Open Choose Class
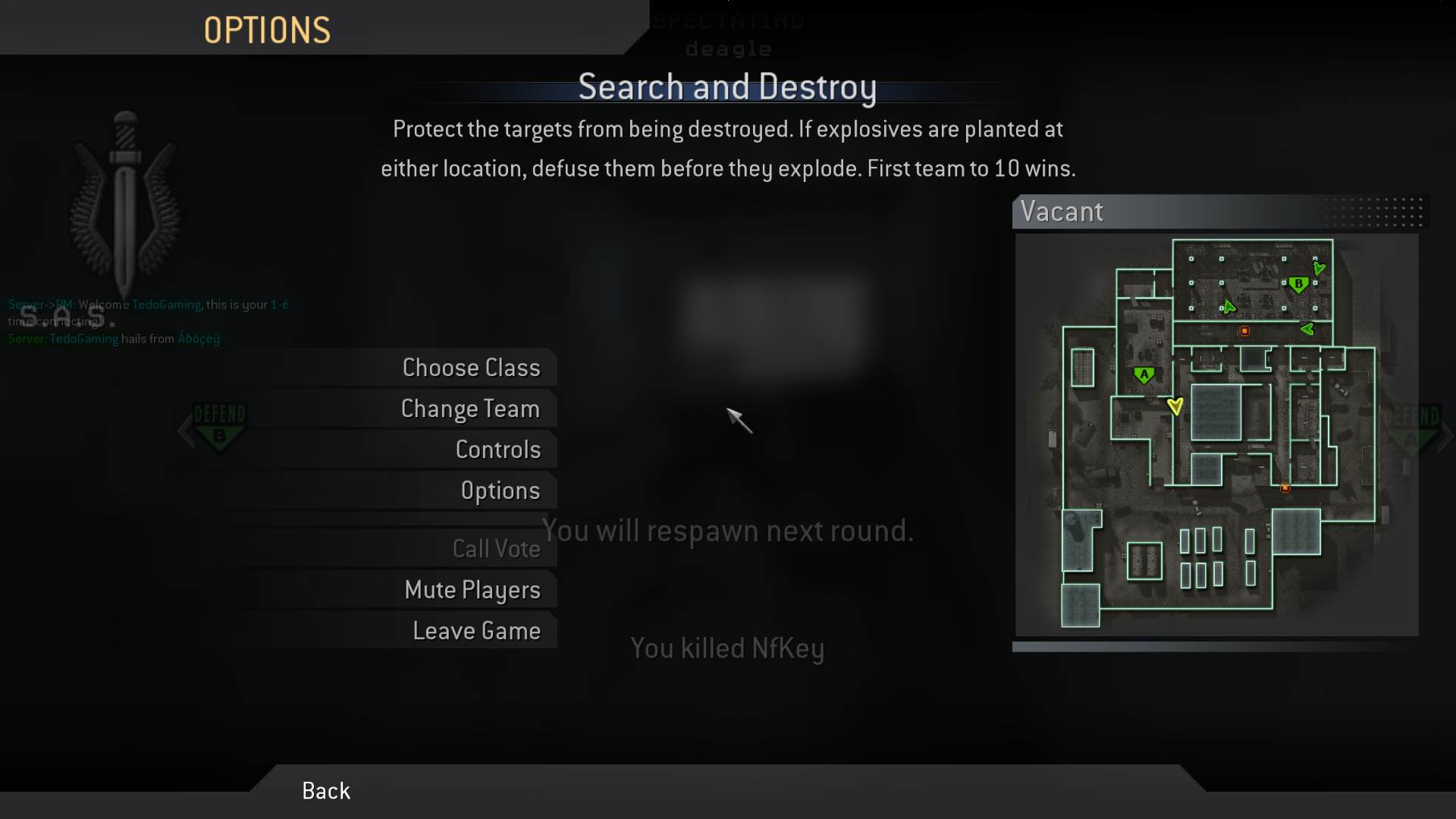 (471, 367)
